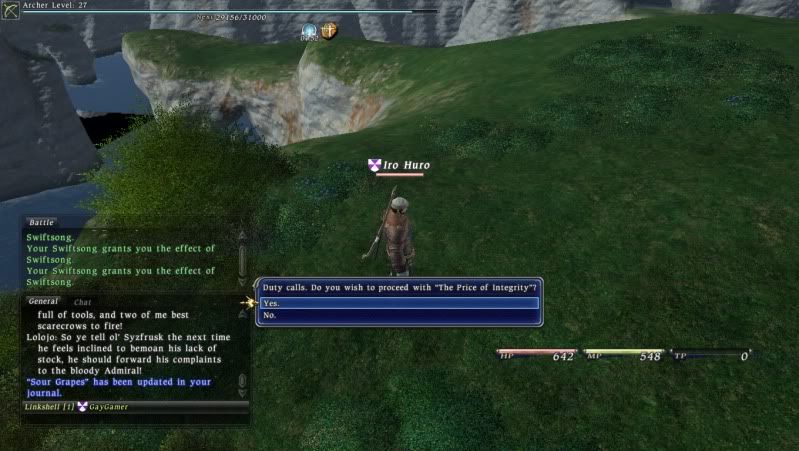Switch to the General log tab
Image resolution: width=799 pixels, height=451 pixels.
43,301
